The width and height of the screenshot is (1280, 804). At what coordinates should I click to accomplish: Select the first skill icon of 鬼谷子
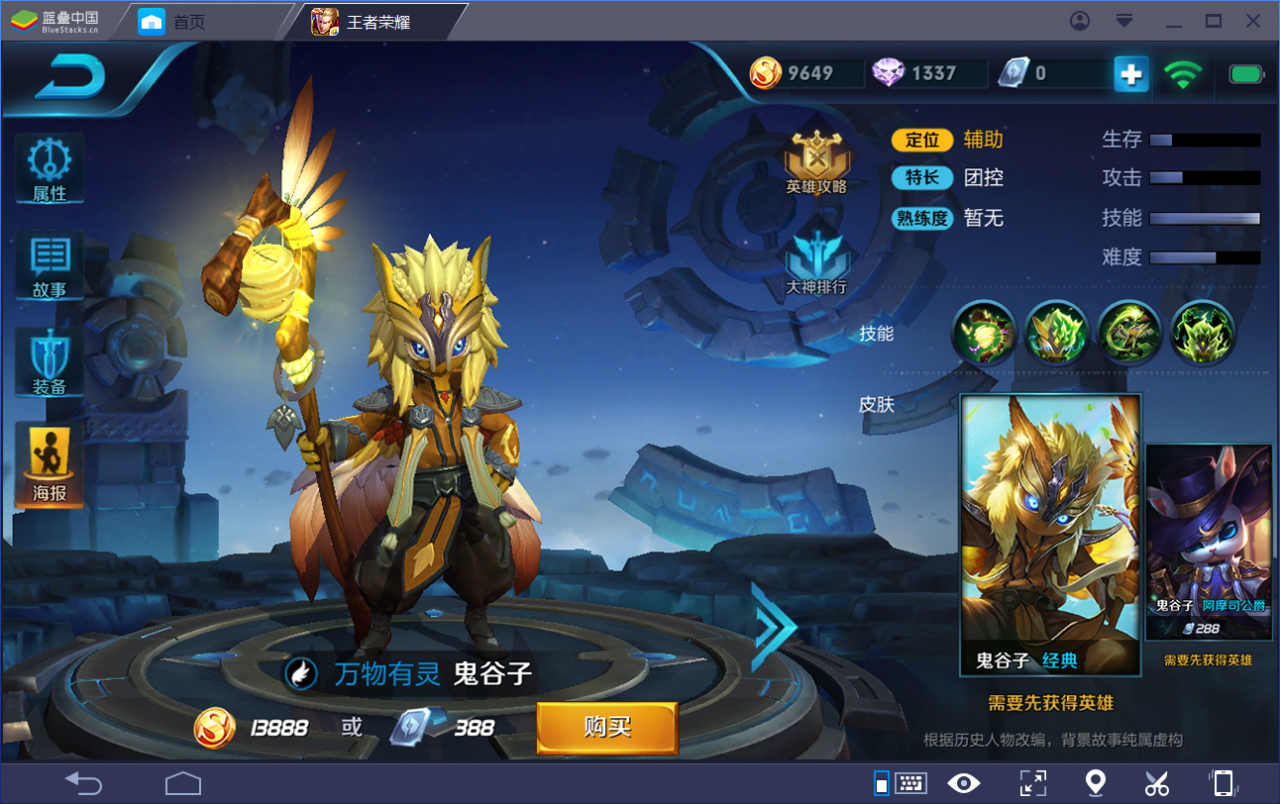coord(983,334)
